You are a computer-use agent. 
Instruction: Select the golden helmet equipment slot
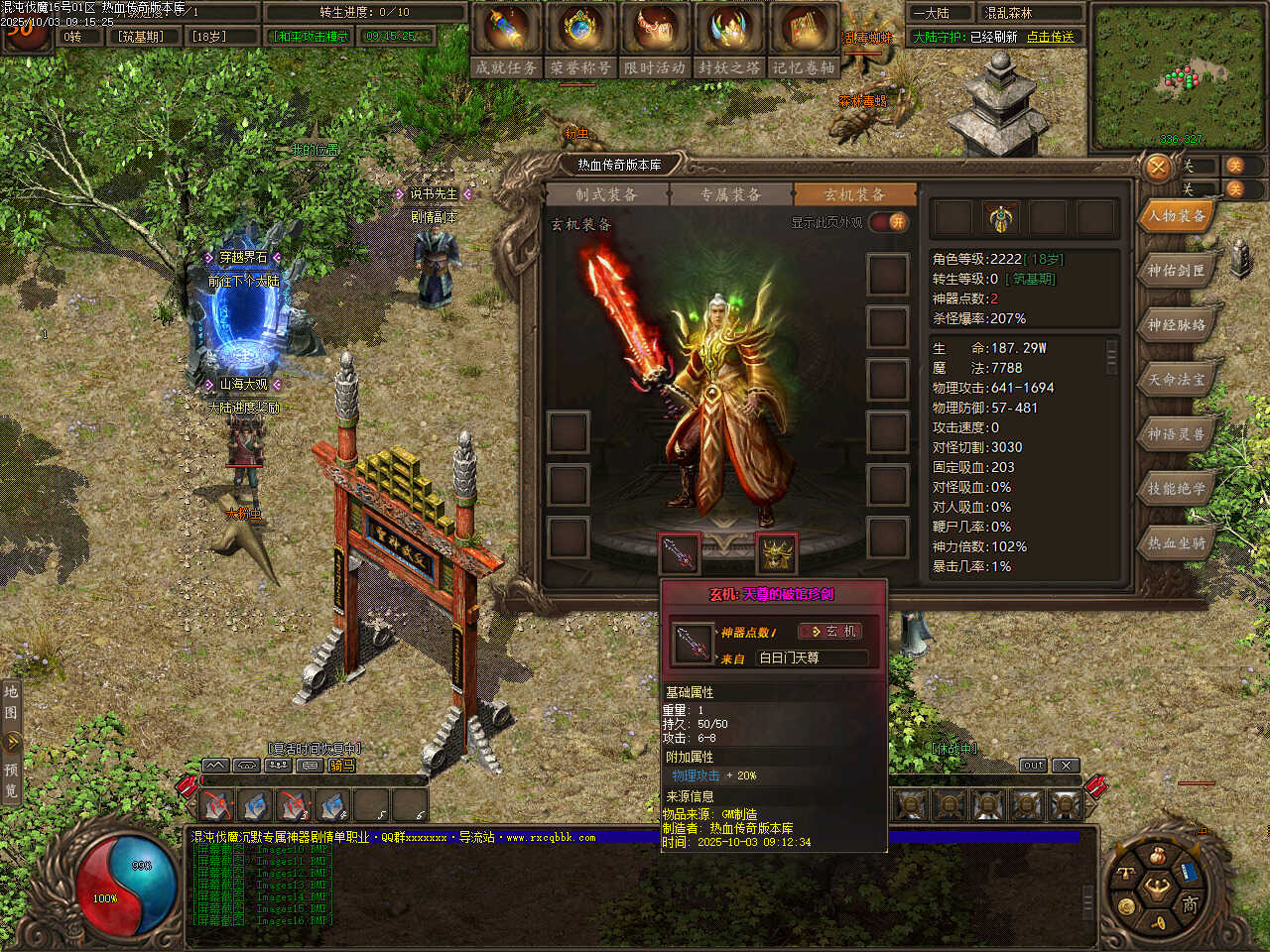coord(776,553)
